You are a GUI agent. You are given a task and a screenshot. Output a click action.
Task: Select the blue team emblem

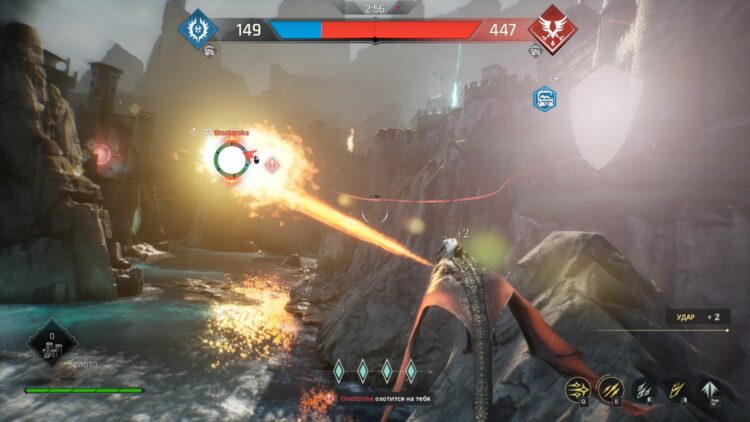pos(197,27)
